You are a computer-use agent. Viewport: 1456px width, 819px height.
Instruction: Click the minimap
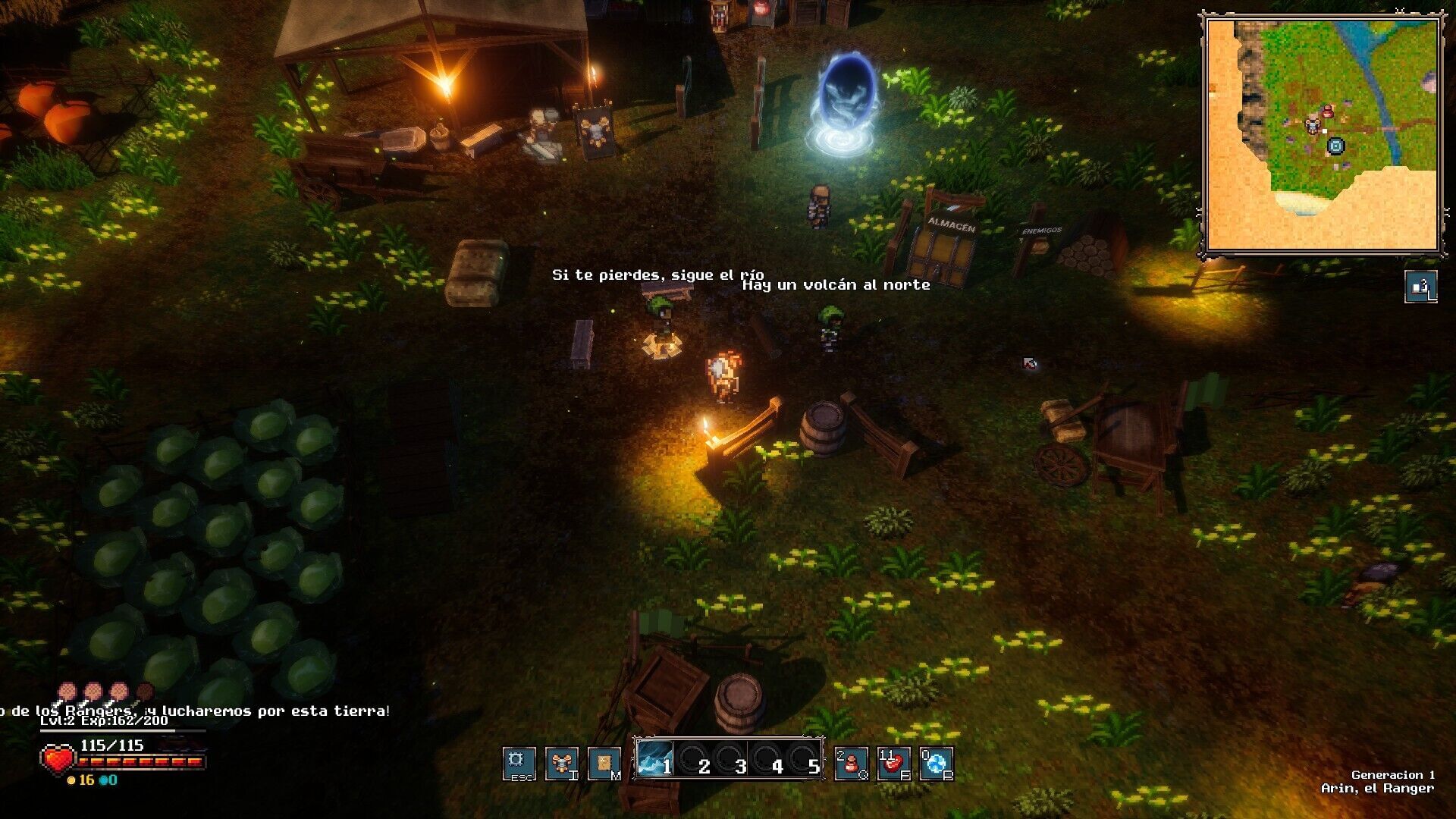[1323, 136]
